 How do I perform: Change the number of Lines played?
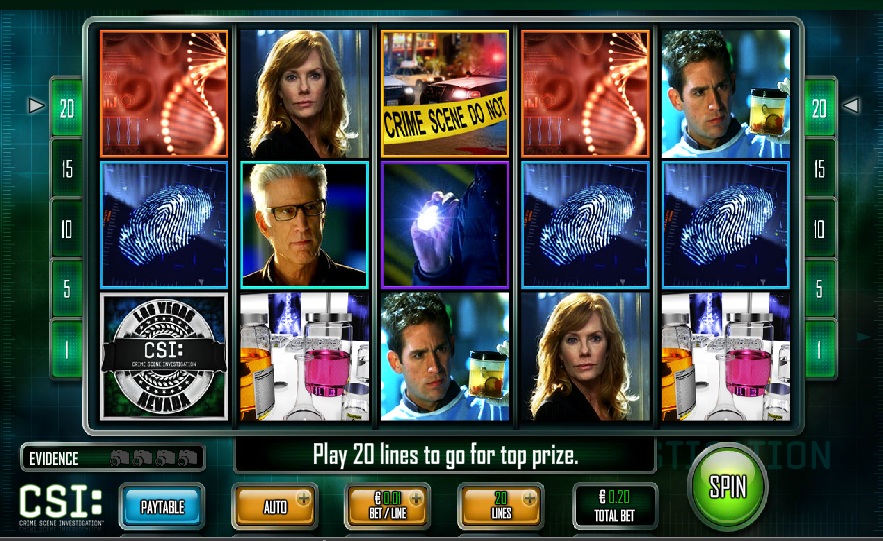click(502, 507)
